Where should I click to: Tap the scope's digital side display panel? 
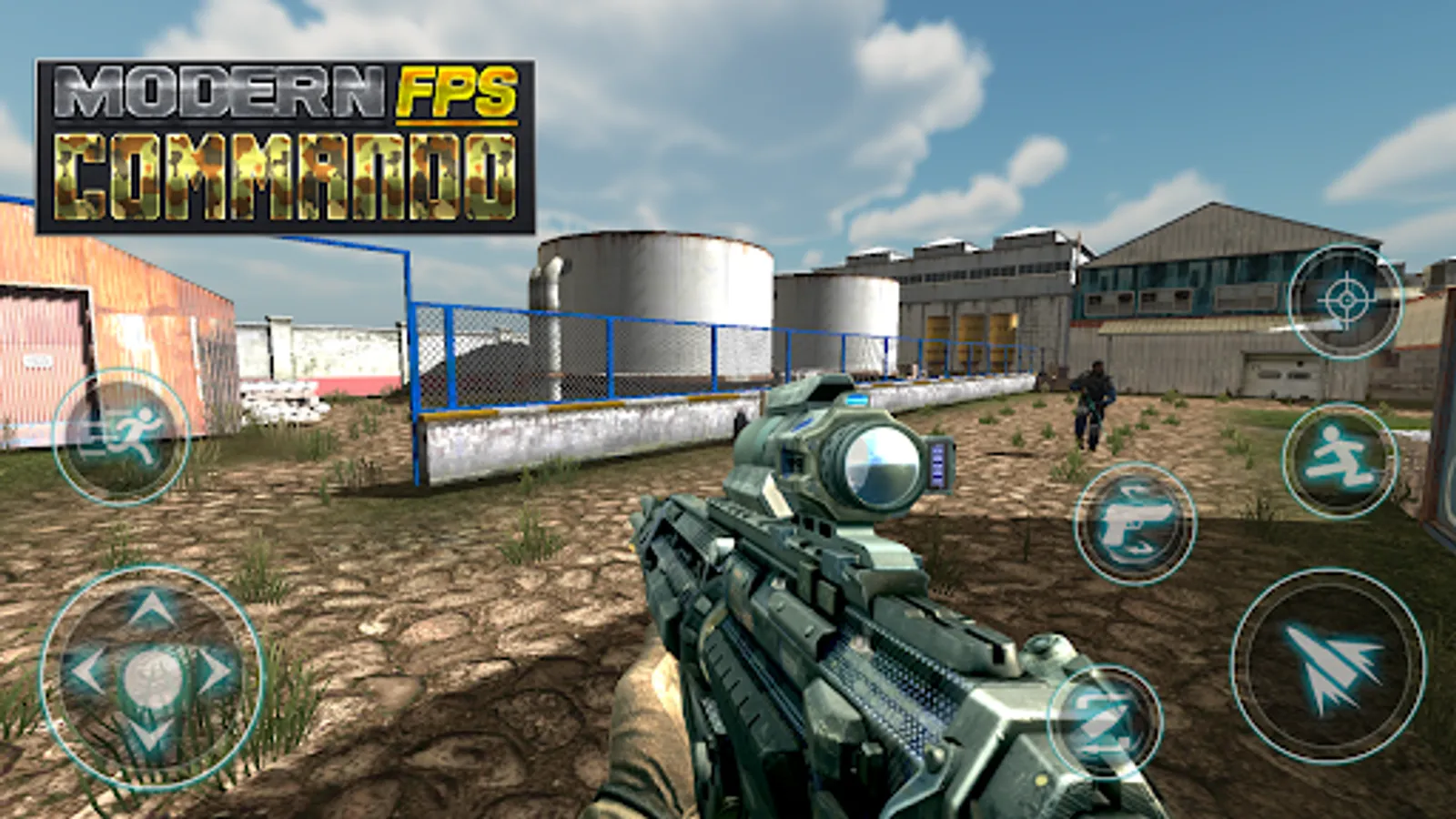point(937,464)
